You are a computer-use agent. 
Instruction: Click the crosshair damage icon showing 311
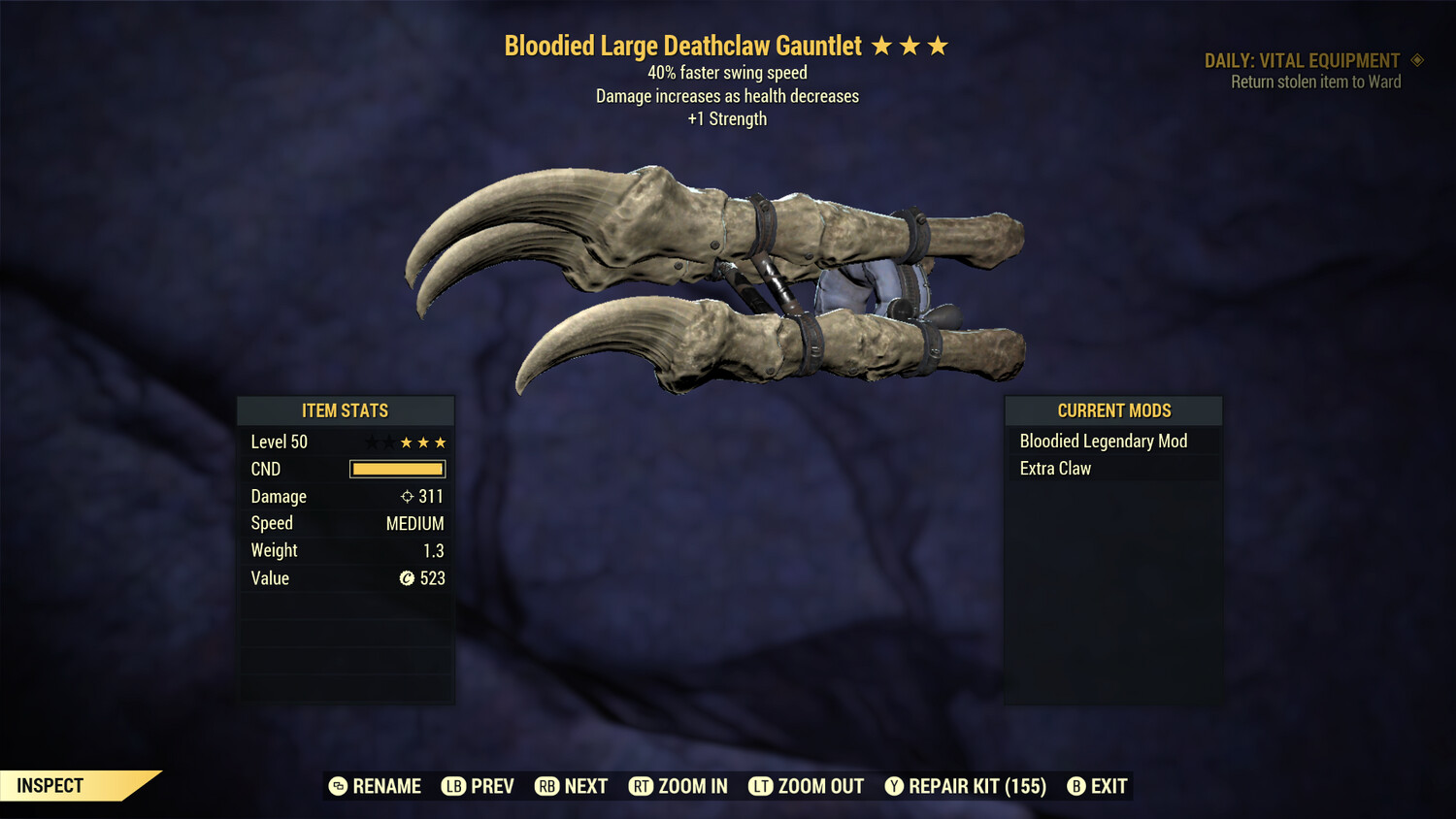(407, 496)
